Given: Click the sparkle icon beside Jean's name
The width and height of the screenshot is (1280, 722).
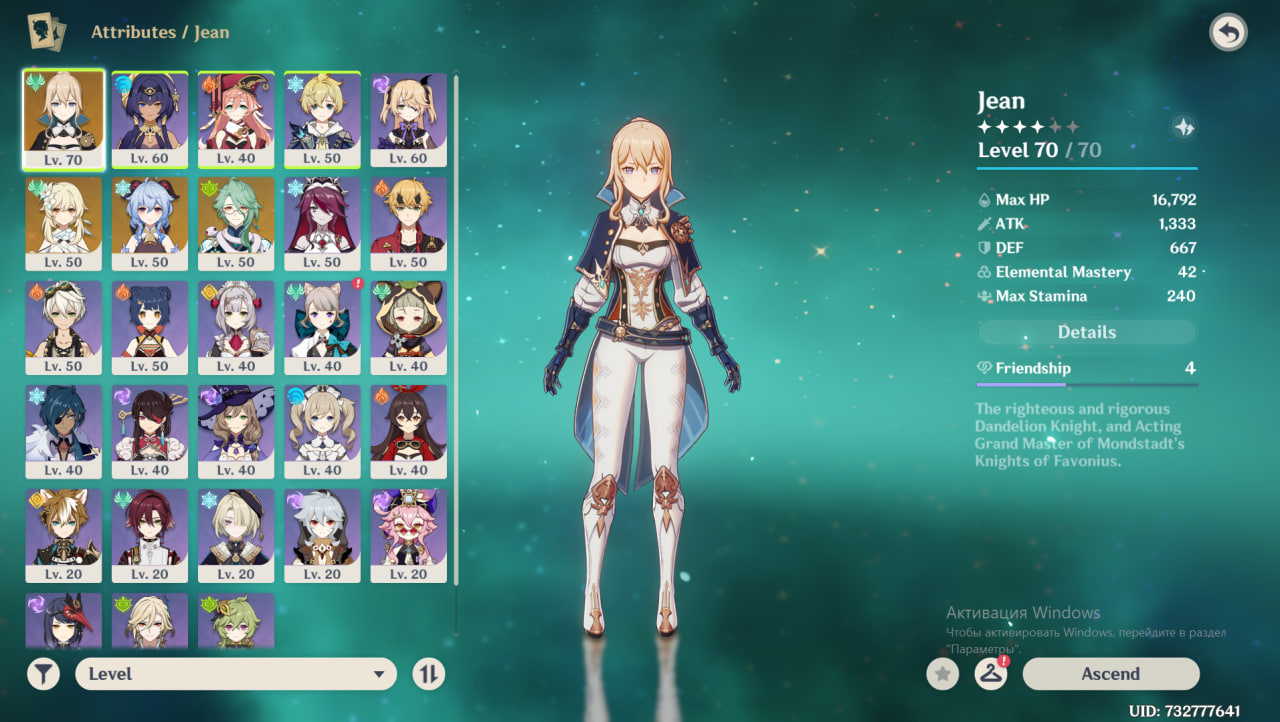Looking at the screenshot, I should (x=1184, y=127).
